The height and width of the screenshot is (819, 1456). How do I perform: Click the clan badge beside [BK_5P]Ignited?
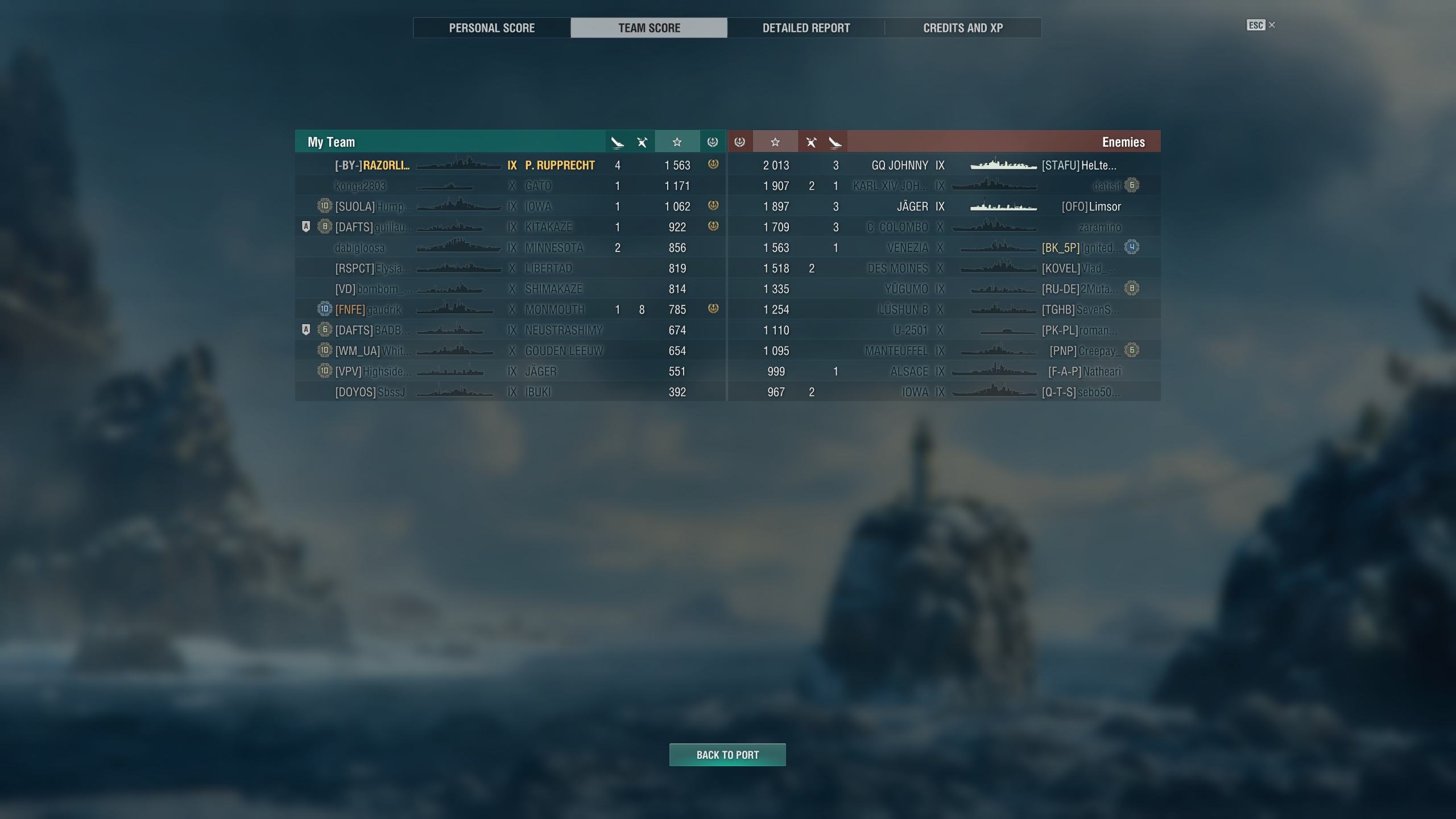click(1132, 247)
